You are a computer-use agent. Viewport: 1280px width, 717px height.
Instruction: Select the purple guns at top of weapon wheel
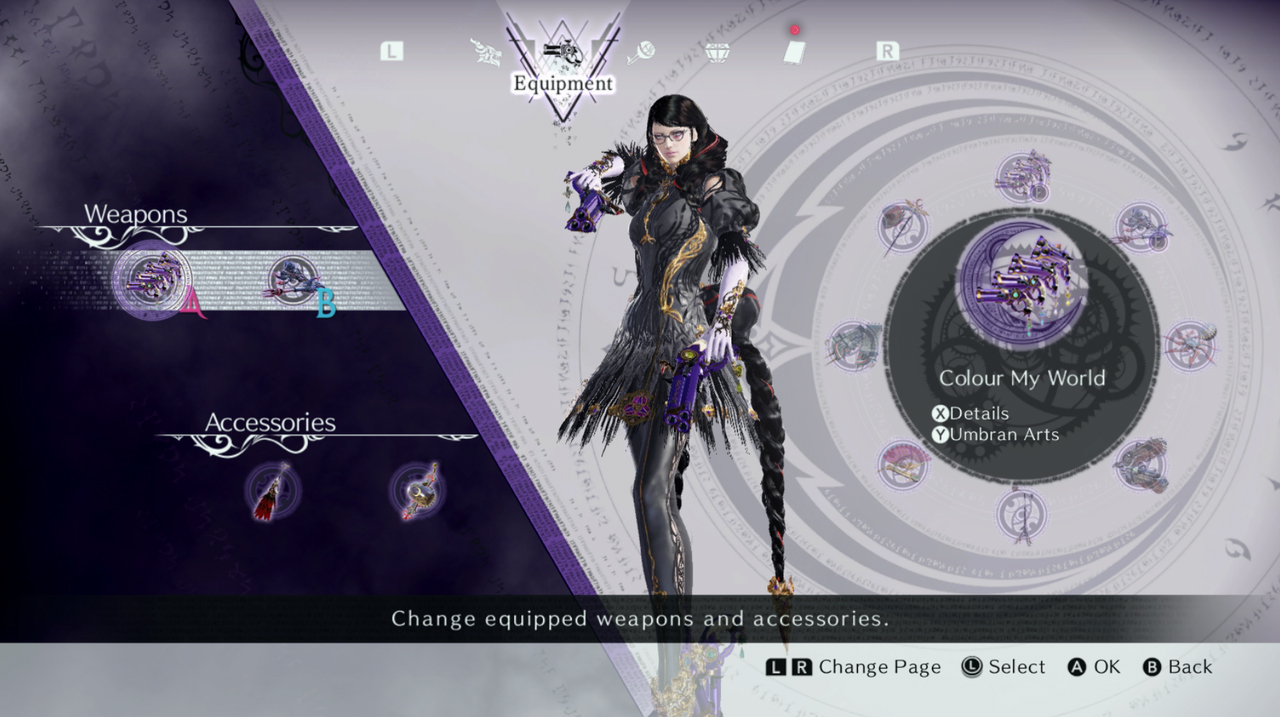(x=1022, y=177)
